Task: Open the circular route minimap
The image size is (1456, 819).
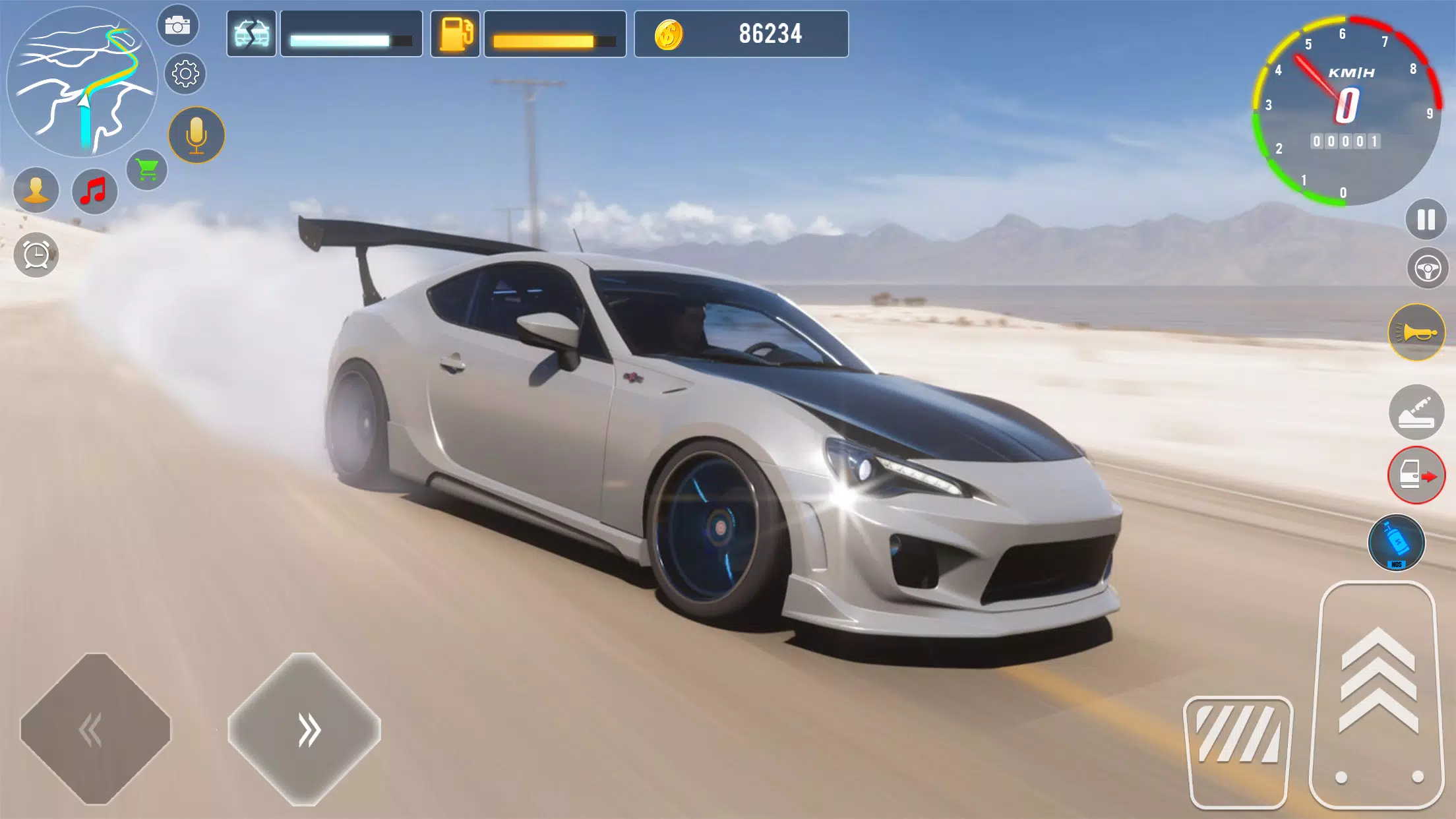Action: pos(82,82)
